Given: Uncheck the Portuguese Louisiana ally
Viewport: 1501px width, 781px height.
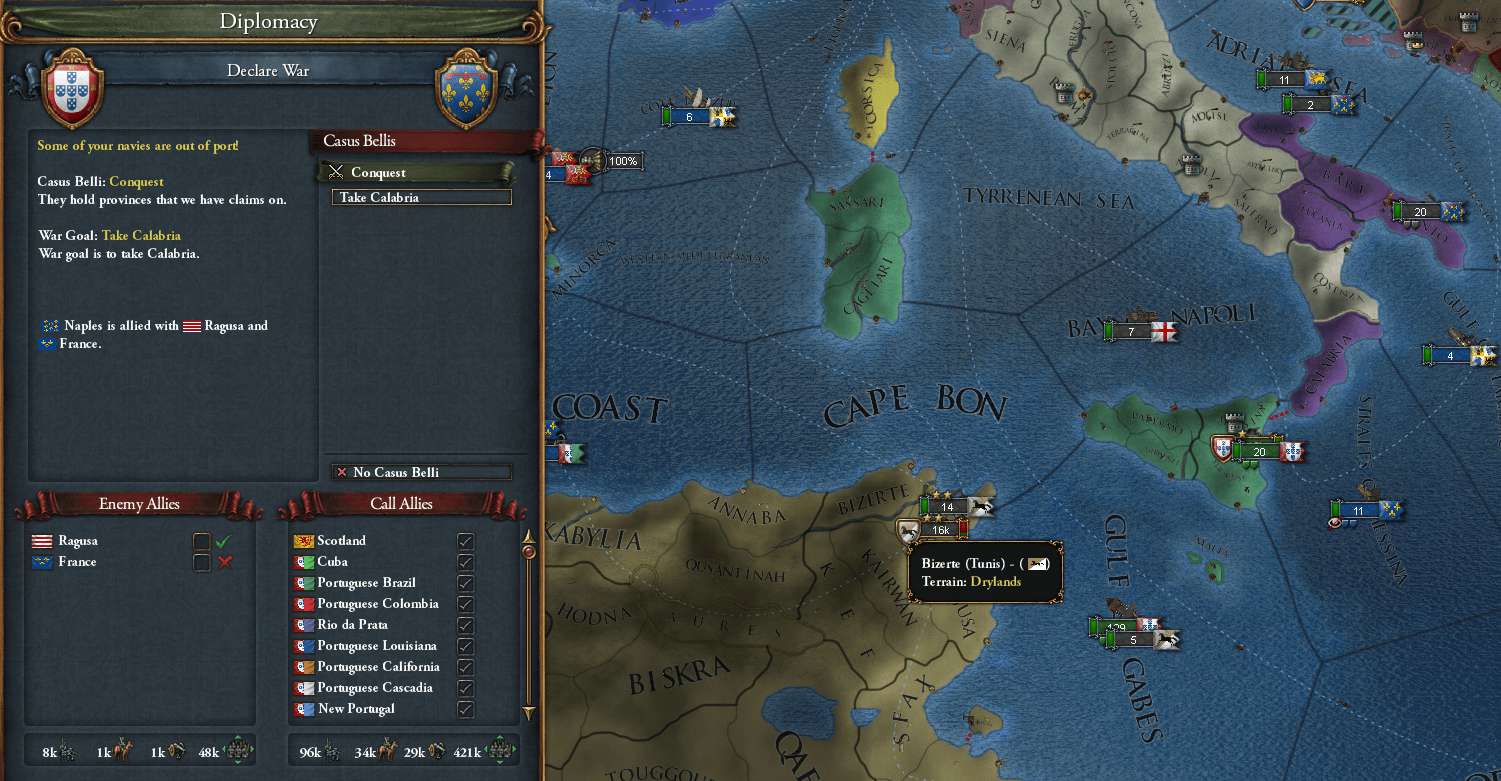Looking at the screenshot, I should pos(465,646).
